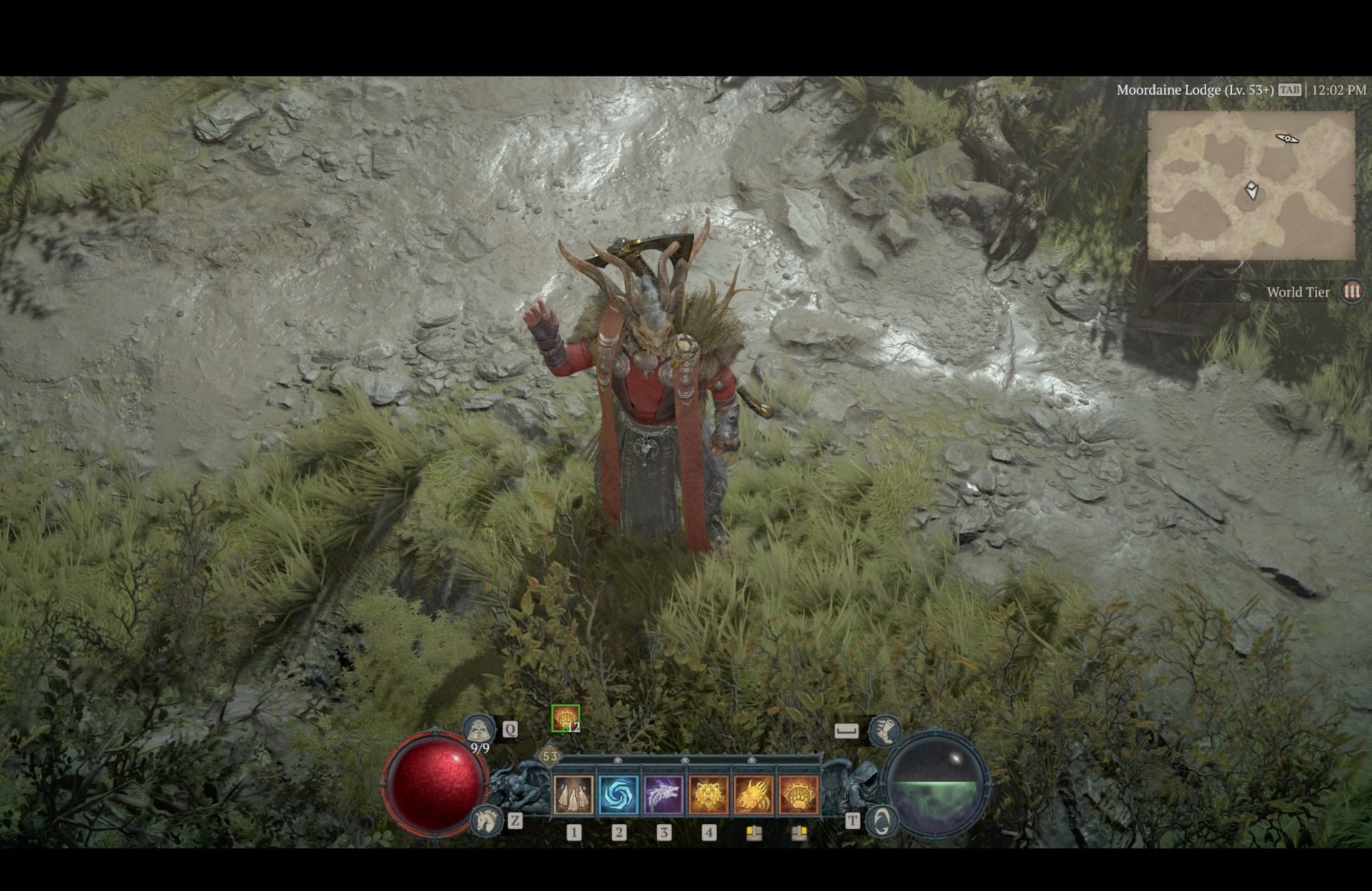The image size is (1372, 891).
Task: Drink the healing potion
Action: [x=479, y=730]
